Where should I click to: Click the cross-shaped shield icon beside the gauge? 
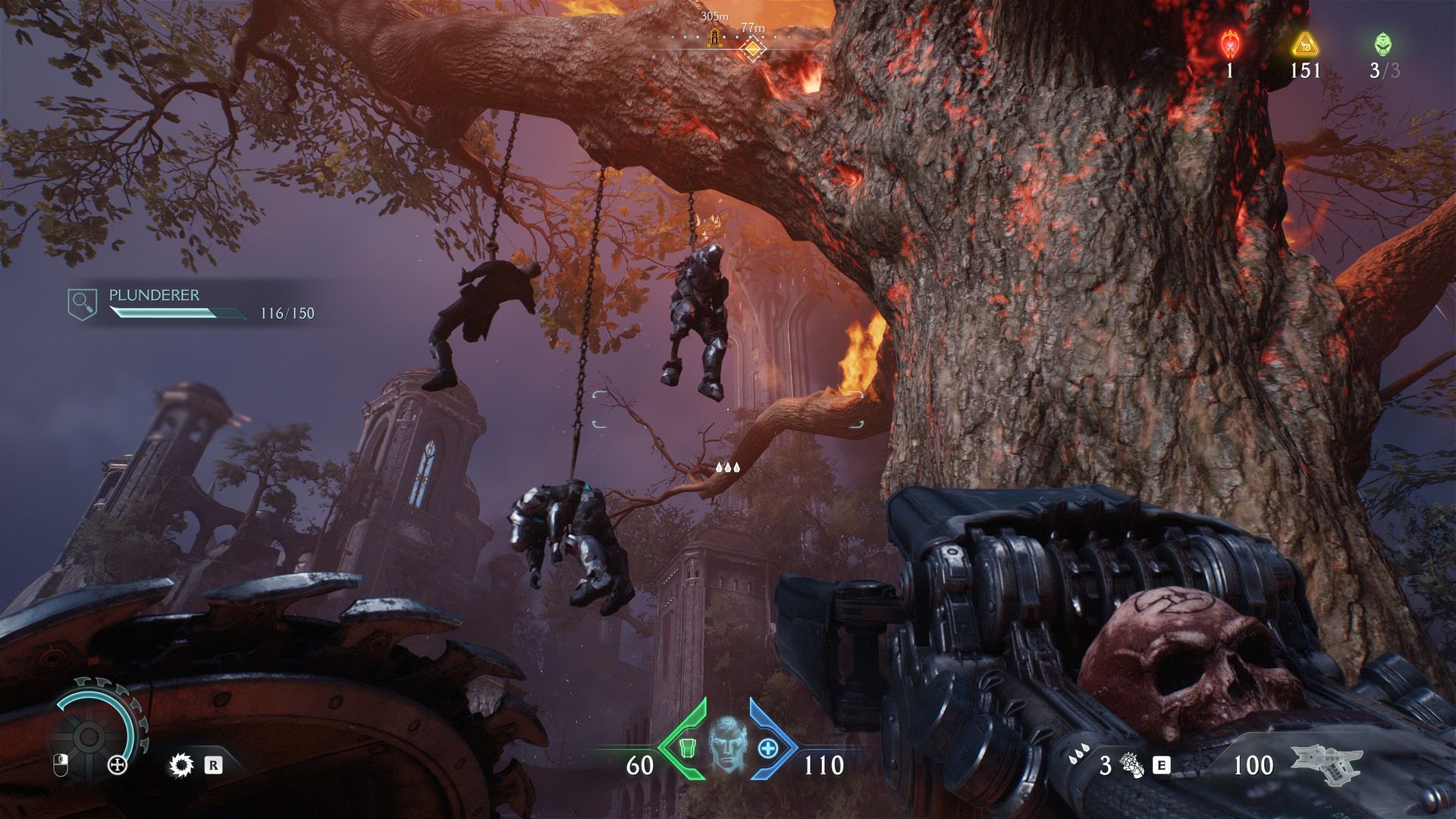click(118, 765)
